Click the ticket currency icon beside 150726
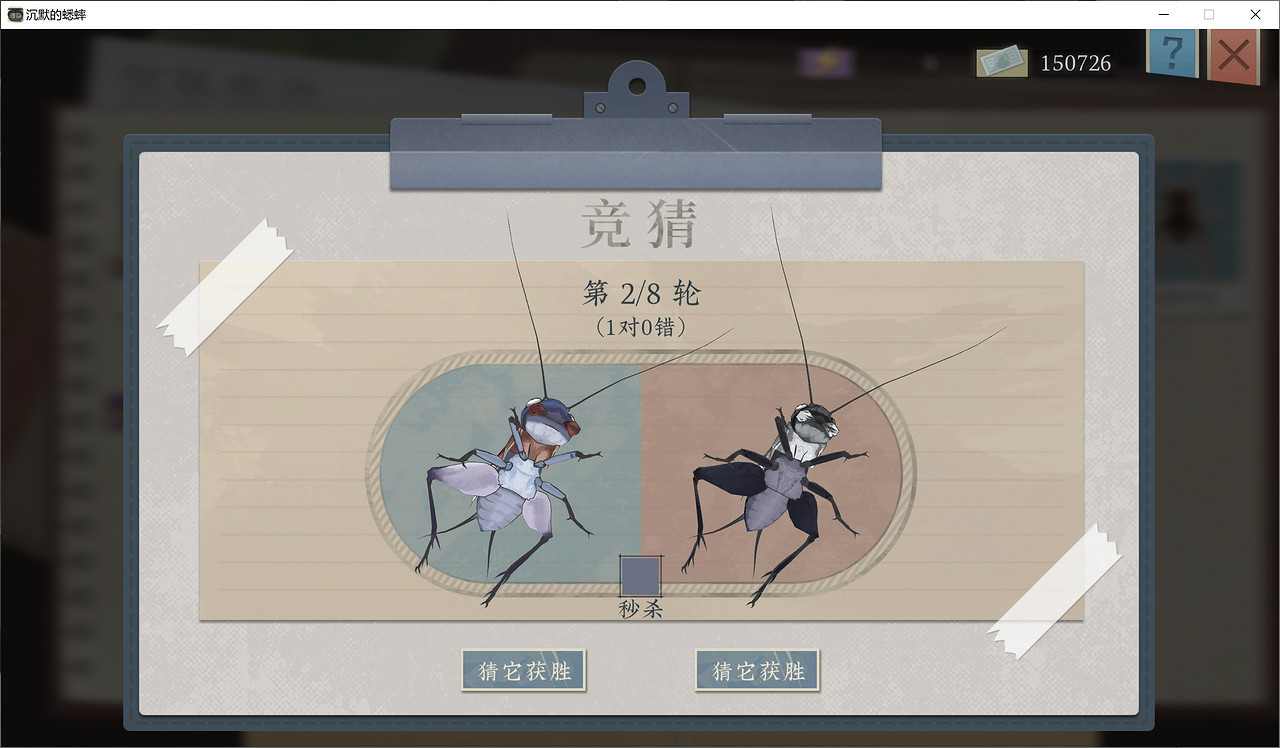The width and height of the screenshot is (1280, 748). tap(1000, 61)
